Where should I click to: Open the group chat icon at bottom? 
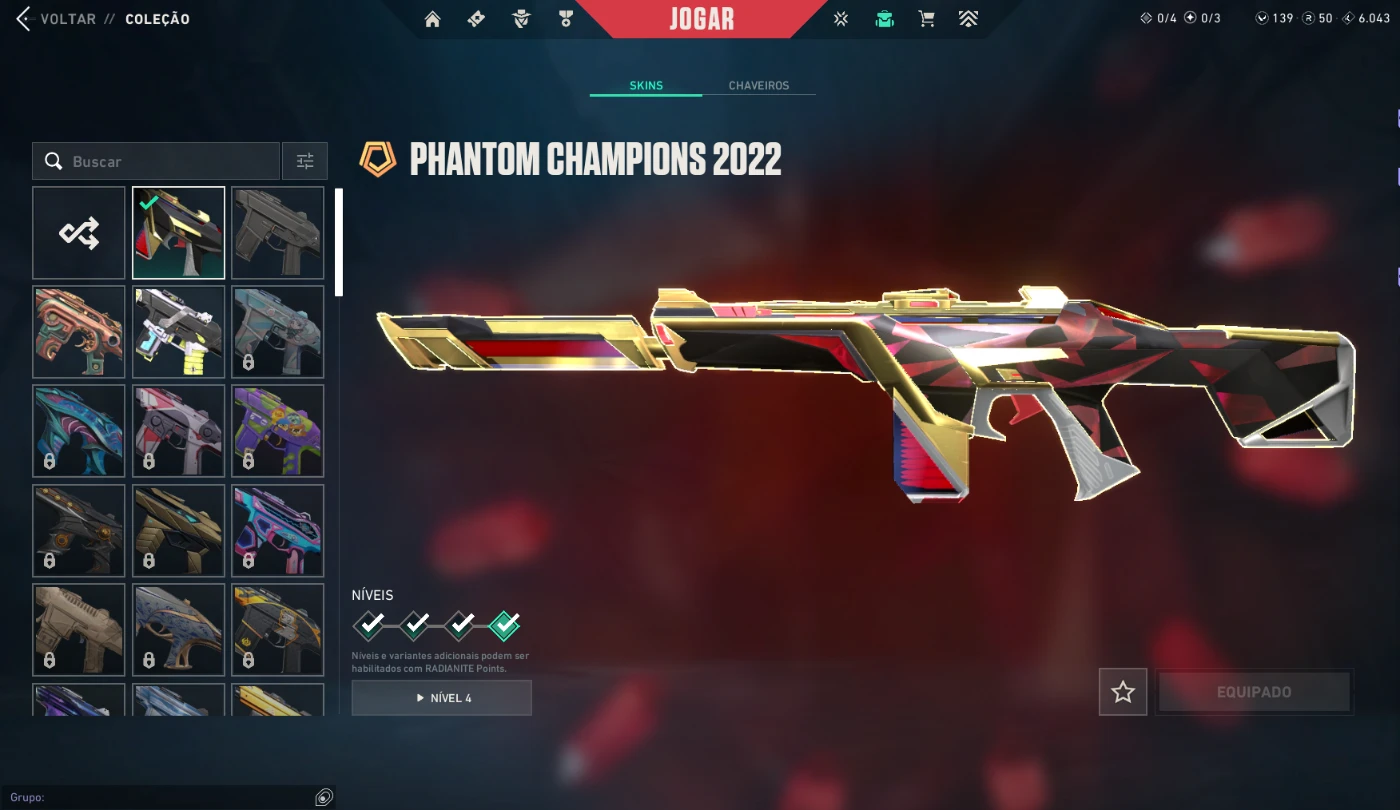(323, 797)
